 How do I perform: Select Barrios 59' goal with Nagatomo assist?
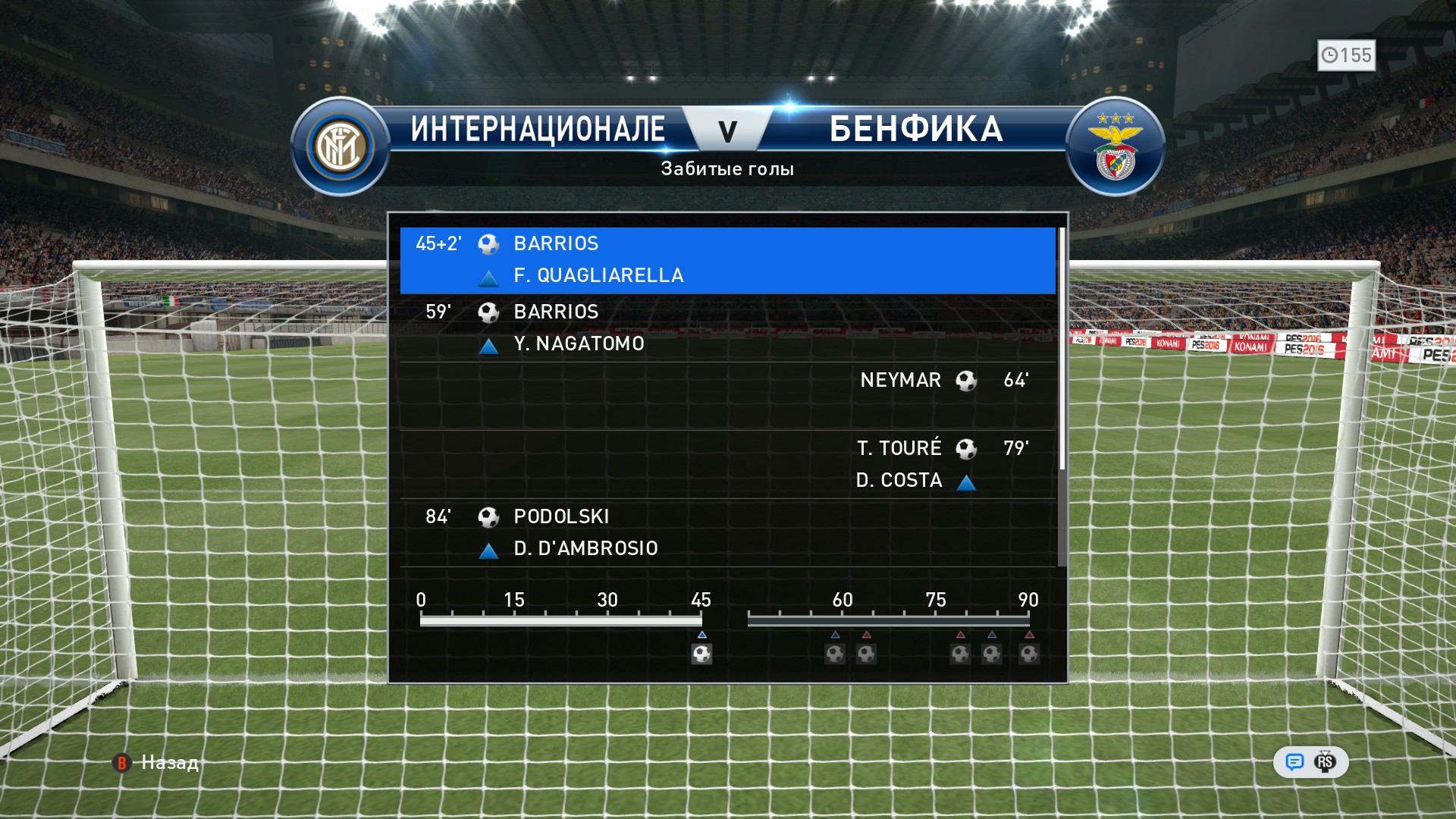(x=726, y=328)
